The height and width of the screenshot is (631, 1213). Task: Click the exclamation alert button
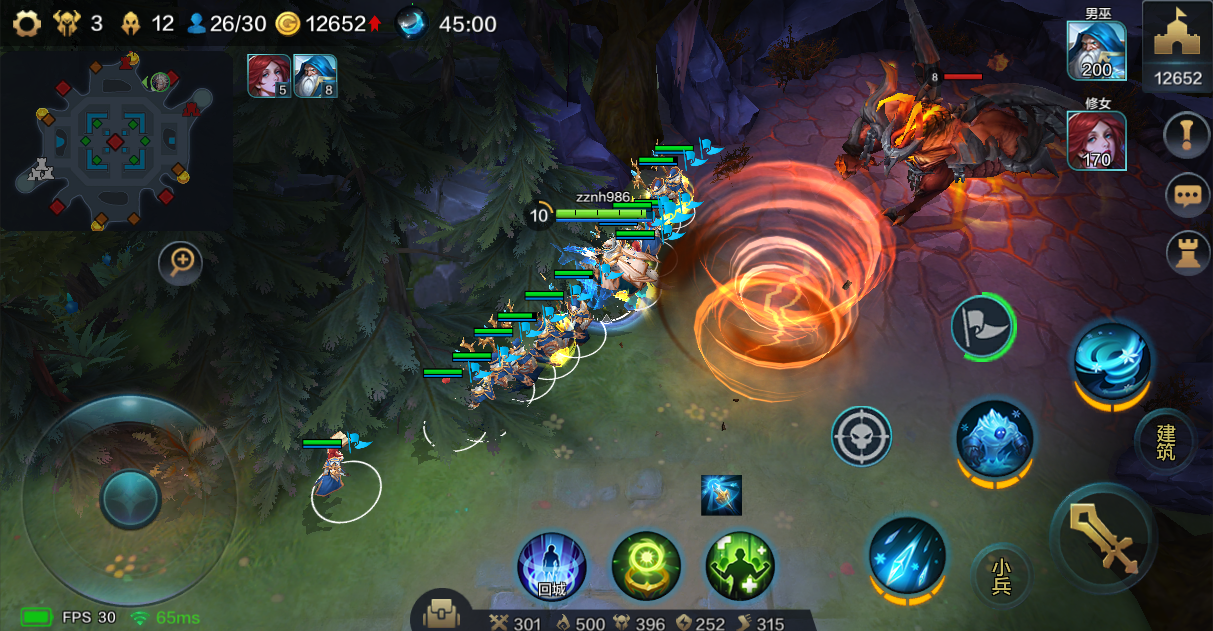(1188, 136)
